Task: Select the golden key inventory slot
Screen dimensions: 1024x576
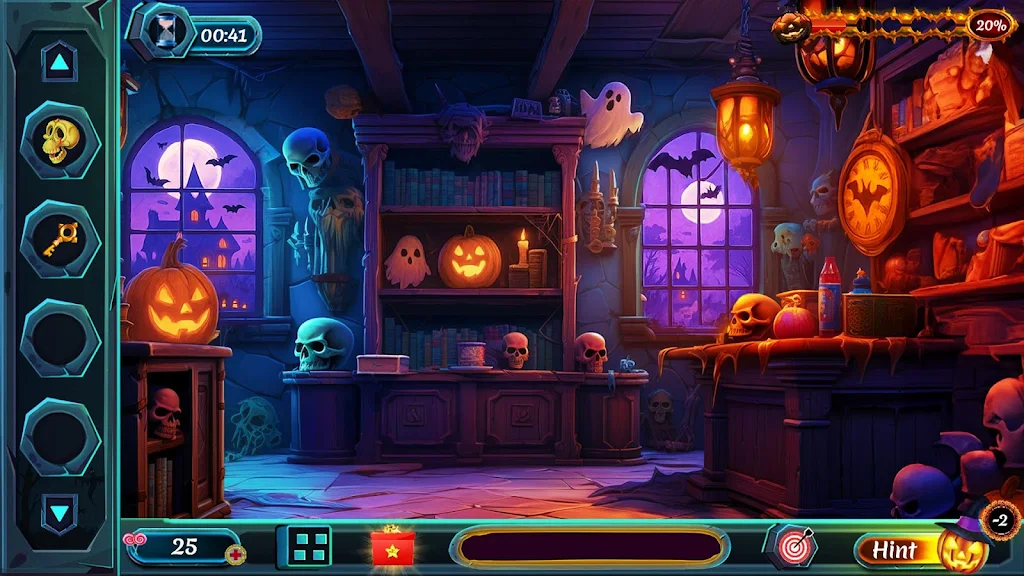Action: (60, 239)
